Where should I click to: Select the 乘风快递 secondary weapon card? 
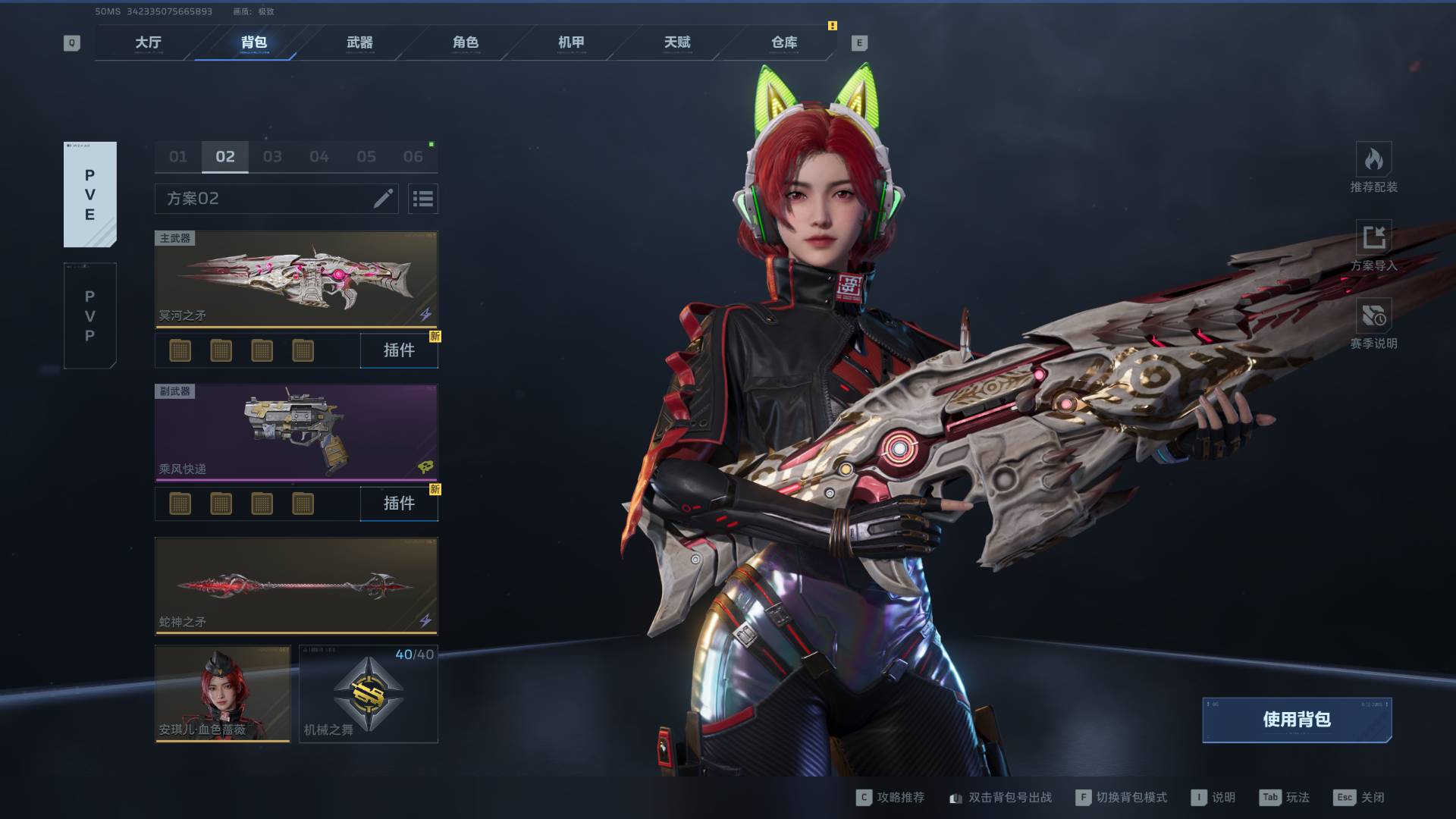tap(296, 432)
